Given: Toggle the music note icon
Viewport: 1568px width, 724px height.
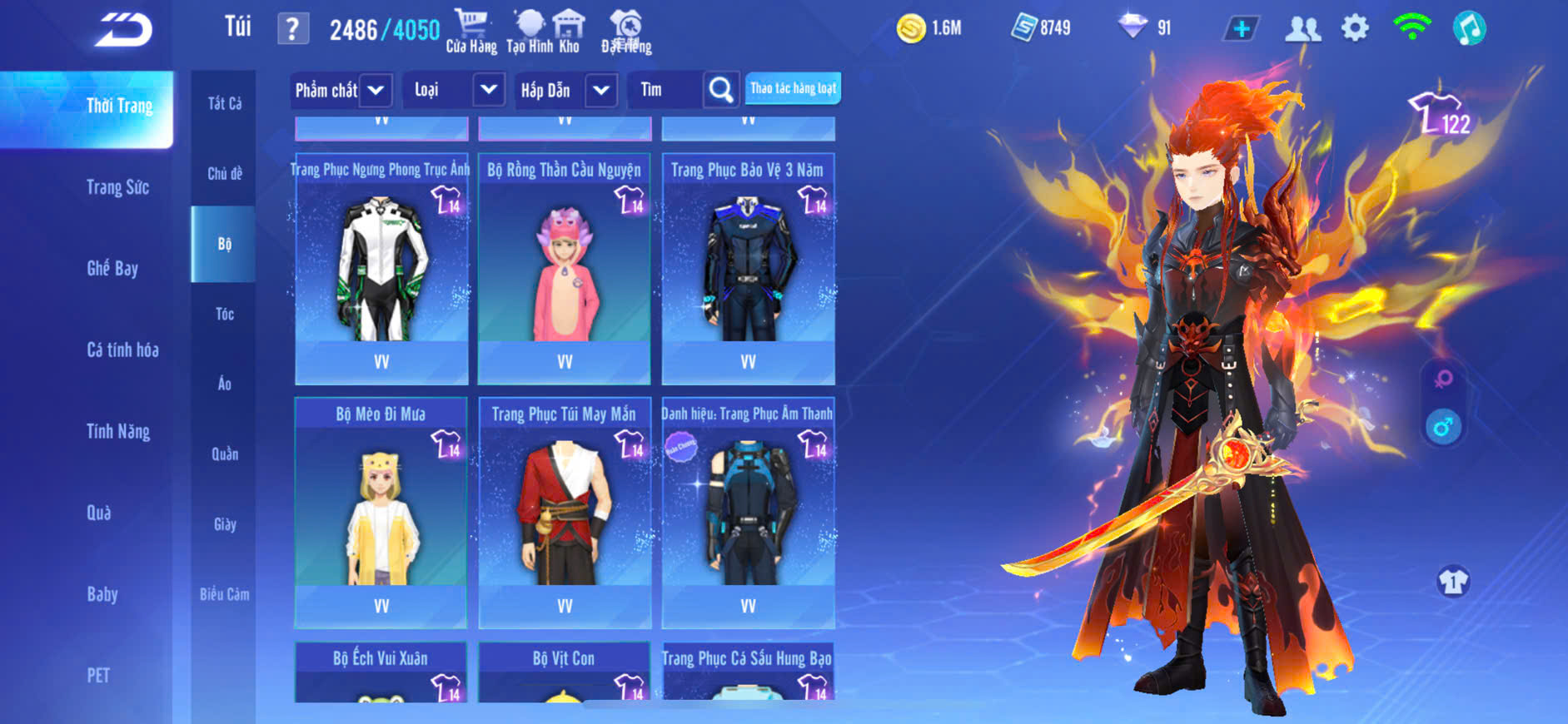Looking at the screenshot, I should click(1469, 29).
